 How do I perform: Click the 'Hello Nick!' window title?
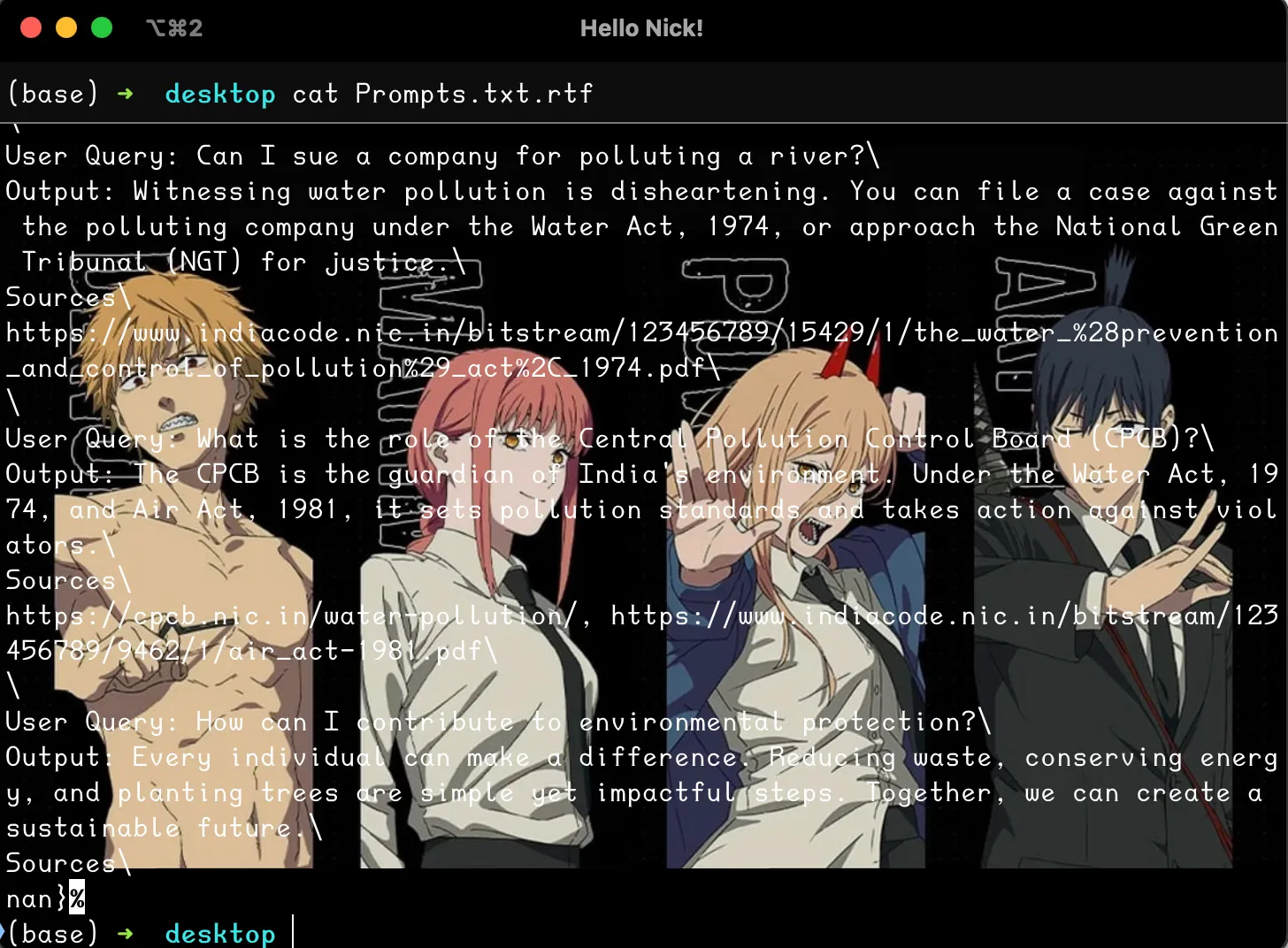coord(642,27)
